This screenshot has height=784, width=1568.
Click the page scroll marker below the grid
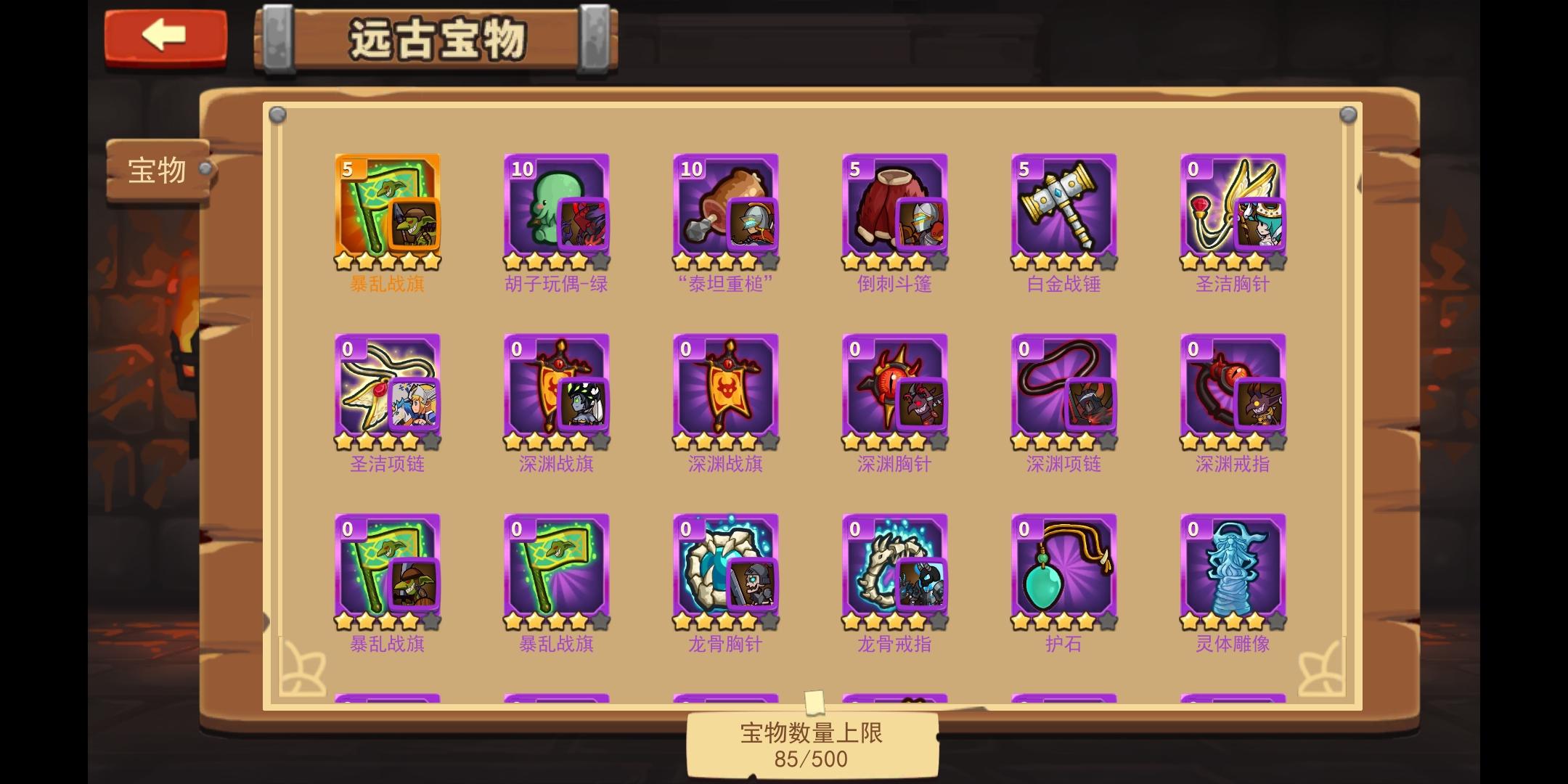coord(815,701)
